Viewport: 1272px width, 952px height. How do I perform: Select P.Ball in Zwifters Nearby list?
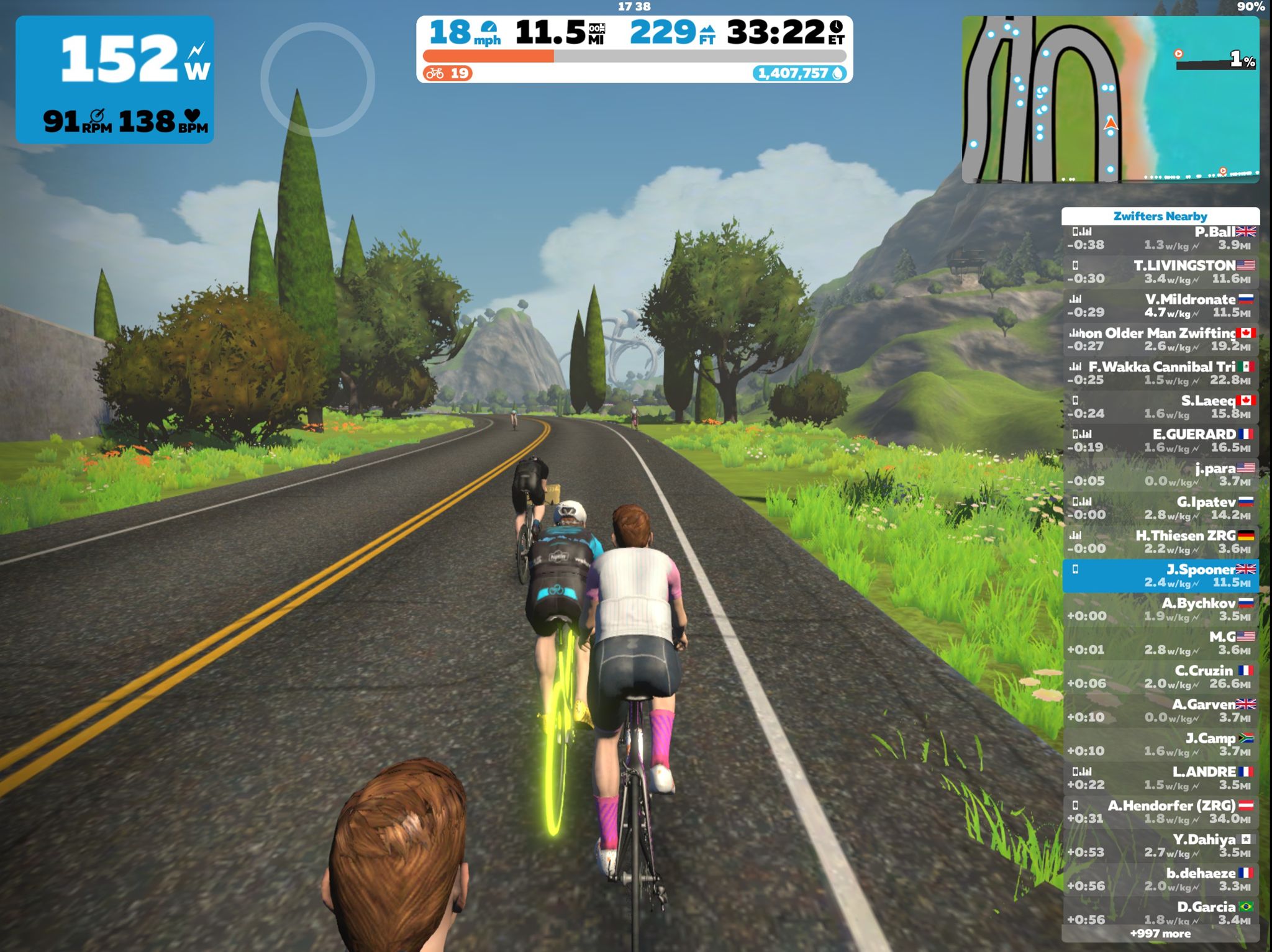coord(1160,238)
